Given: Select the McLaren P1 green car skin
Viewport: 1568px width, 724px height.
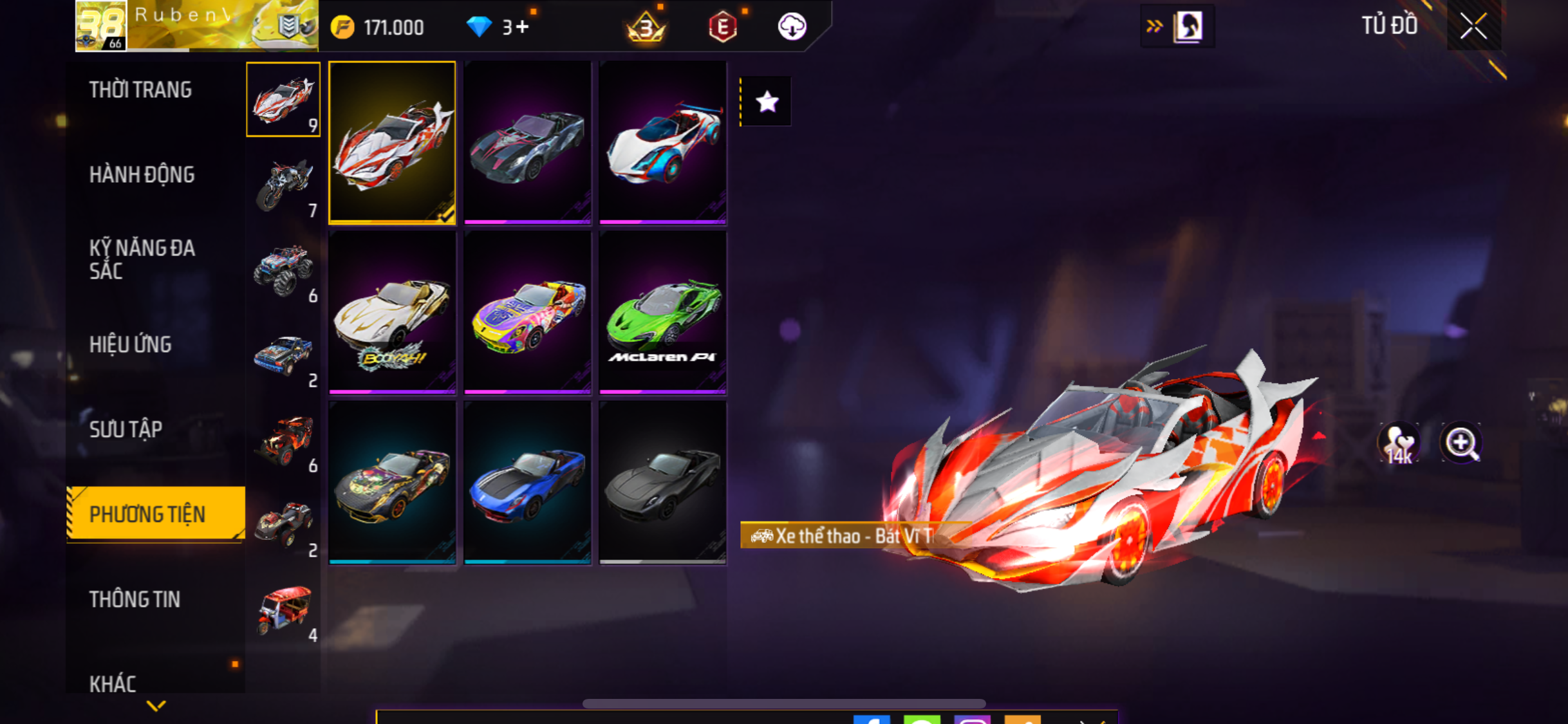Looking at the screenshot, I should tap(662, 313).
